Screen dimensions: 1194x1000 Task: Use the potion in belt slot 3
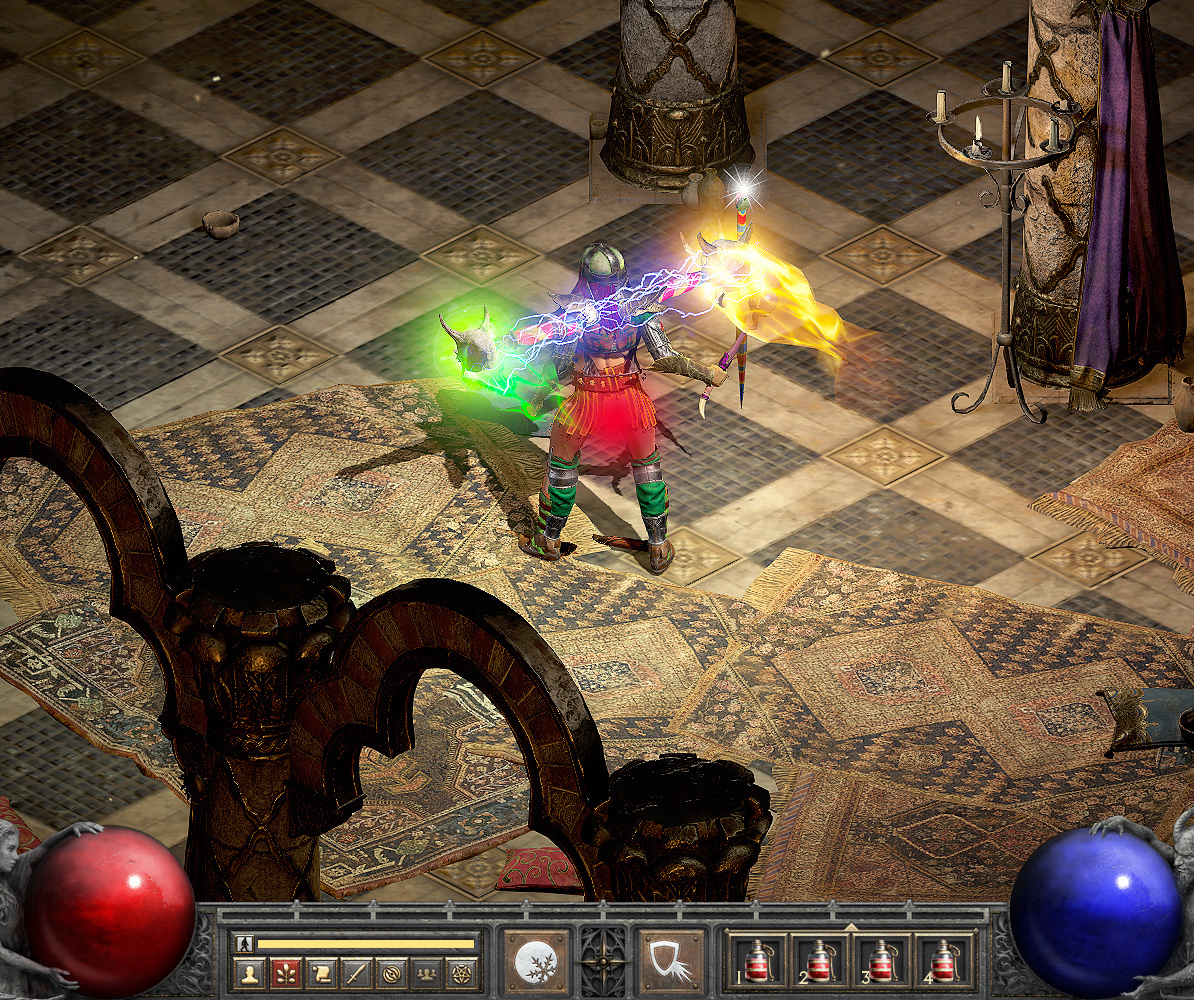(x=881, y=962)
